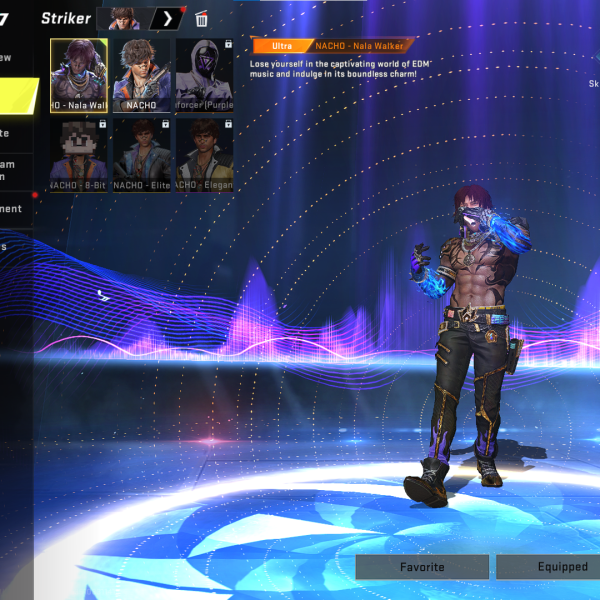Open the striker selector arrow
The height and width of the screenshot is (600, 600).
click(x=167, y=19)
